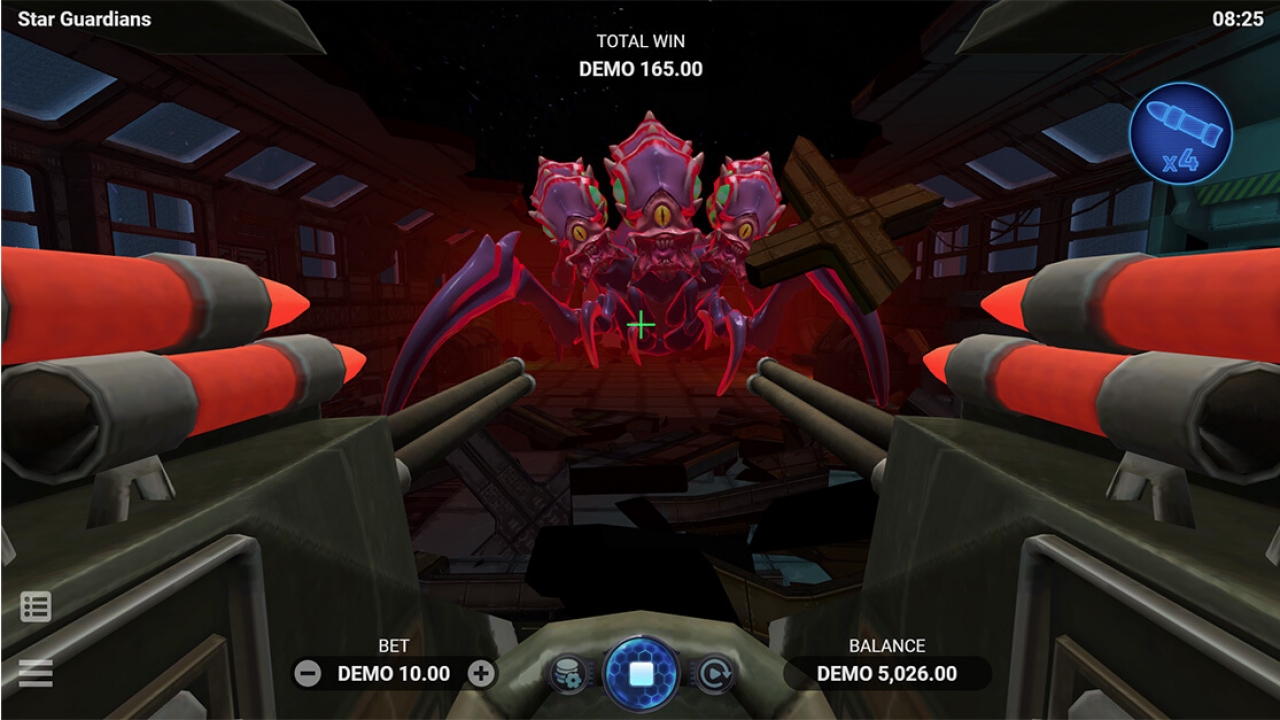Click the TOTAL WIN amount text
1280x720 pixels.
click(x=640, y=69)
